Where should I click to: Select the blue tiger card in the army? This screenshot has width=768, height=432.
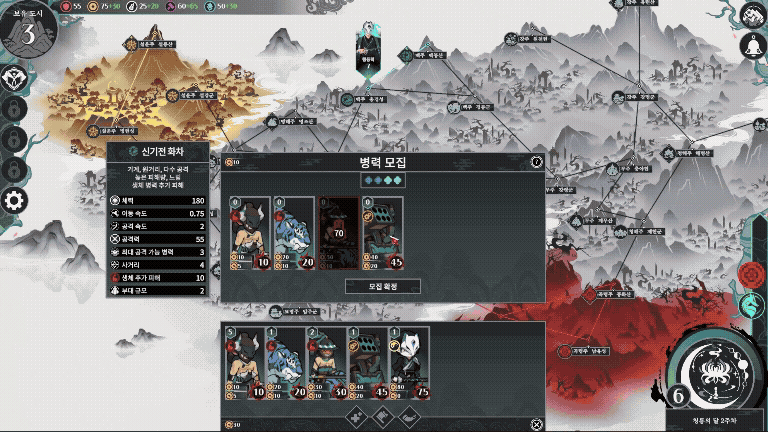pos(285,364)
